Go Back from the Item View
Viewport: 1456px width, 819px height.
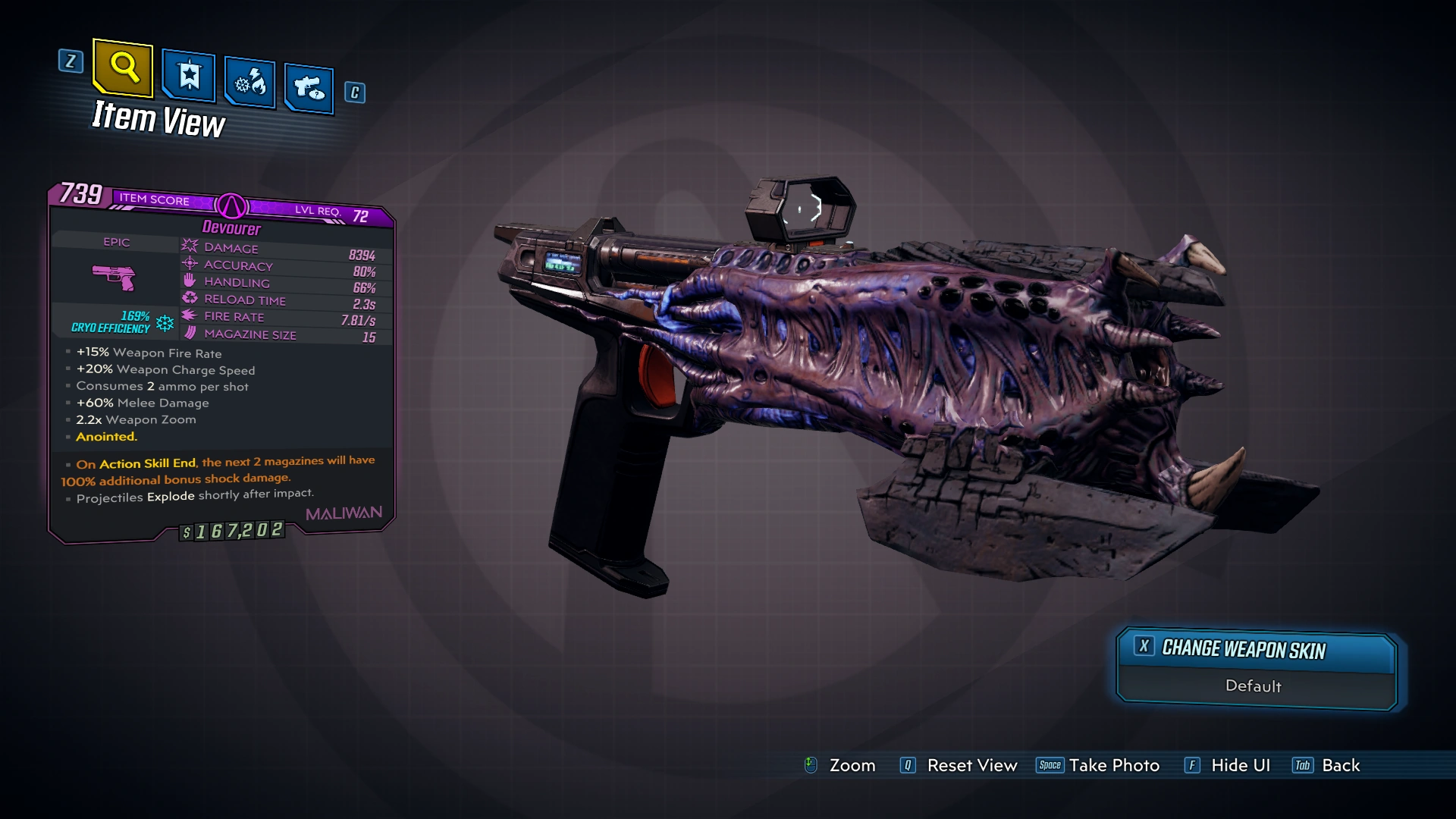tap(1327, 766)
